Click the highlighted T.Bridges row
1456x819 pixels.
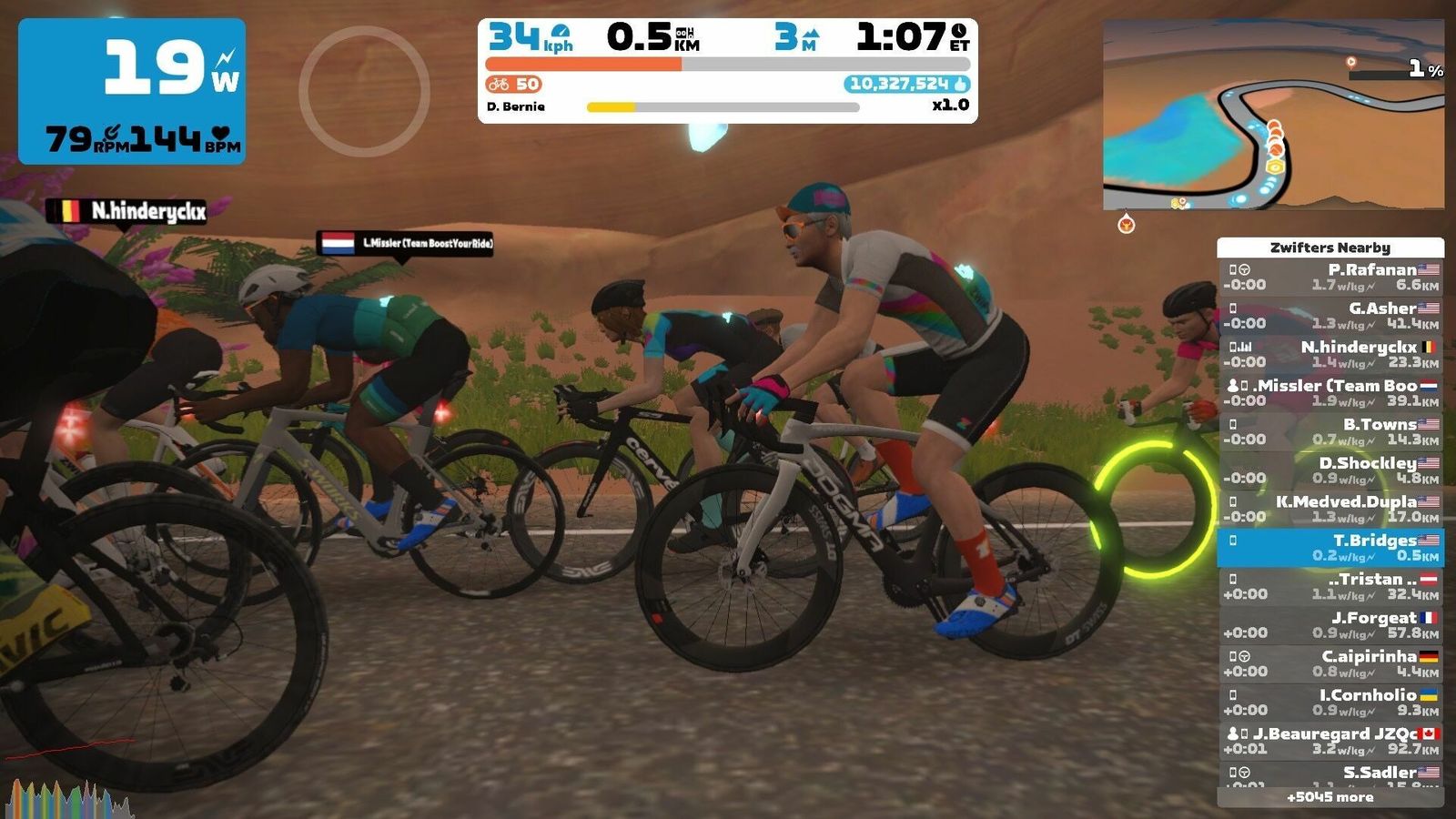pos(1330,547)
